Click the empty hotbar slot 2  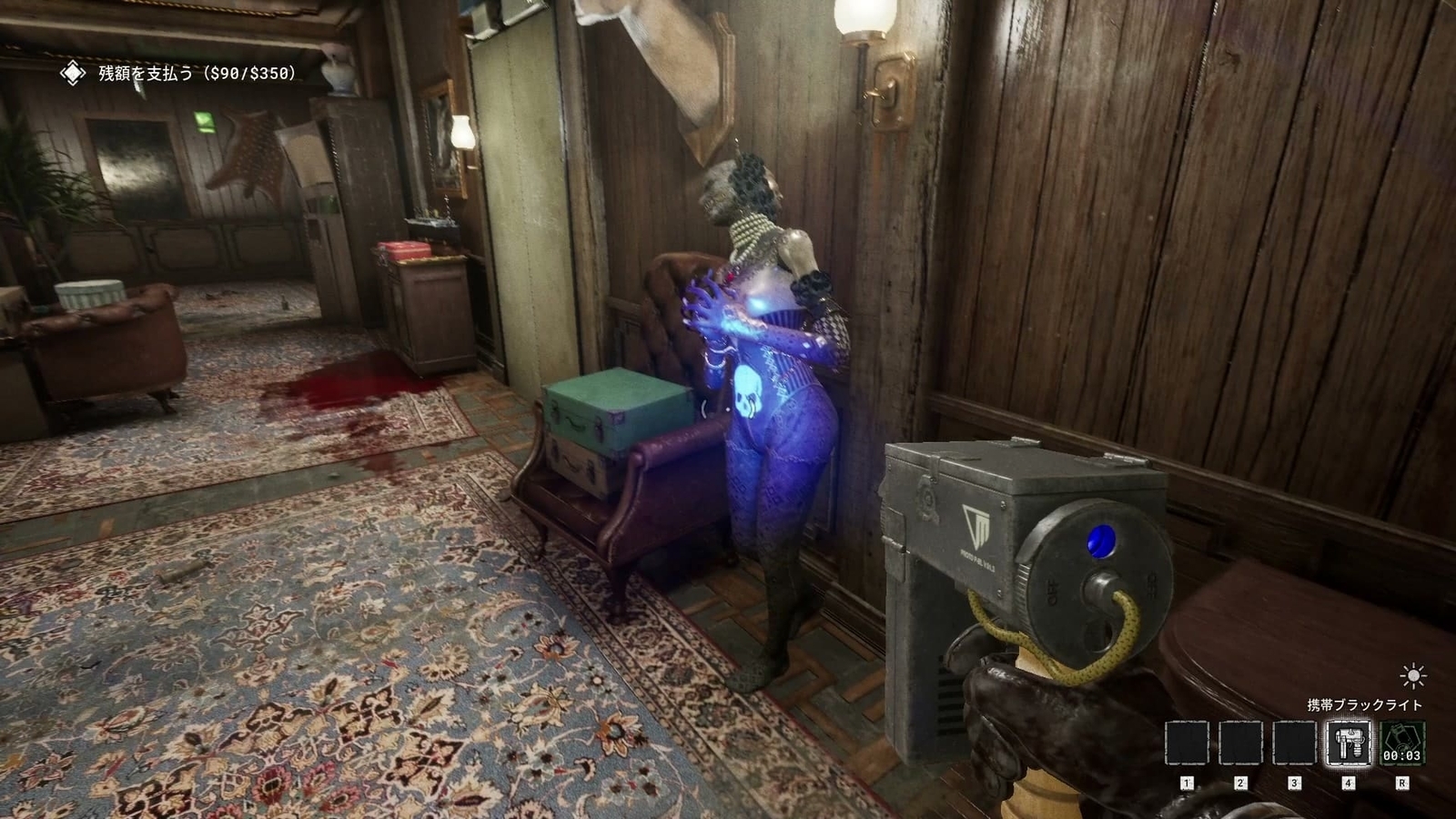[1240, 743]
